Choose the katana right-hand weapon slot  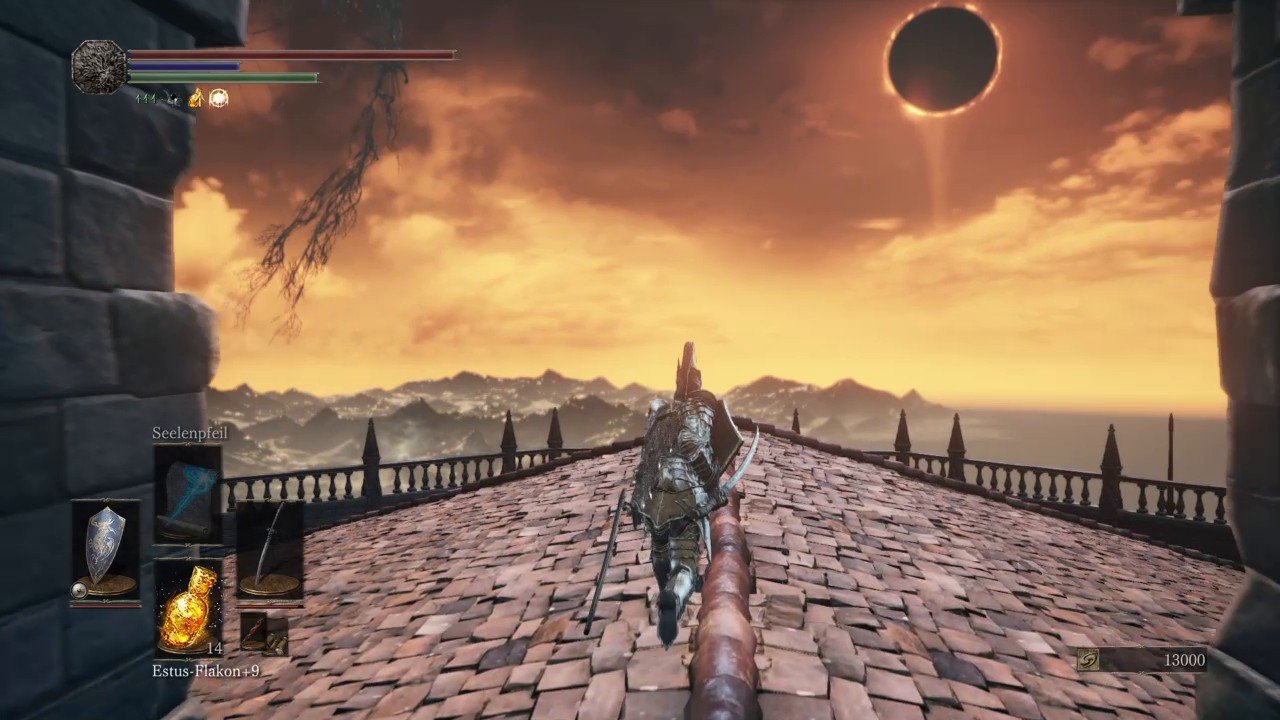(269, 551)
